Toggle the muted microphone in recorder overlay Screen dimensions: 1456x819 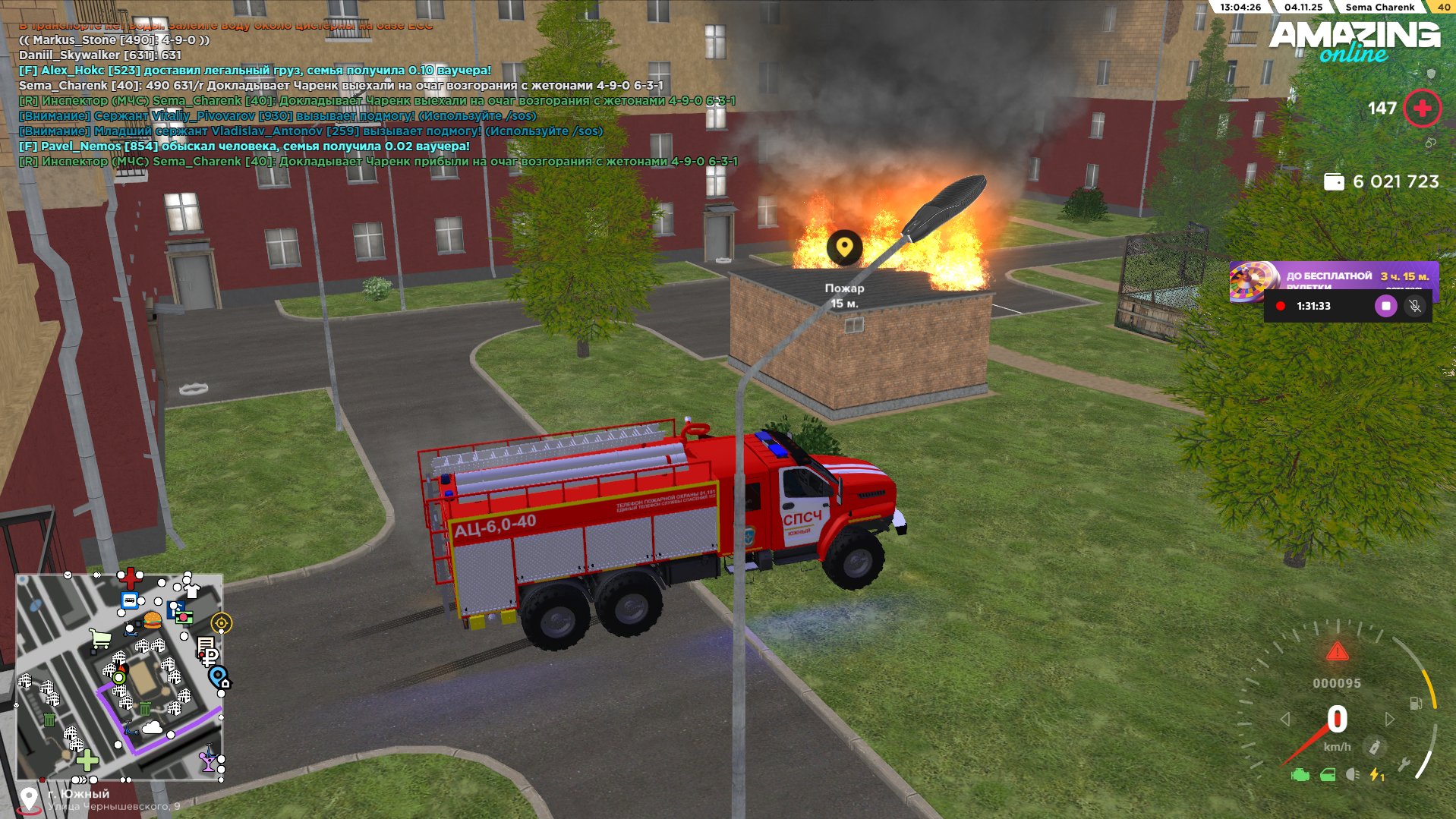point(1414,306)
